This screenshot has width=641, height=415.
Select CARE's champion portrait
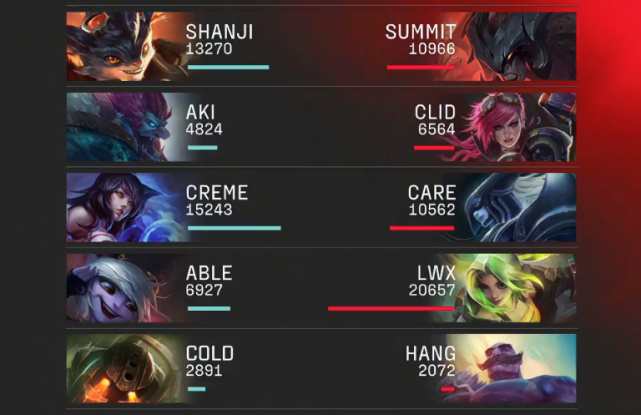pyautogui.click(x=520, y=207)
